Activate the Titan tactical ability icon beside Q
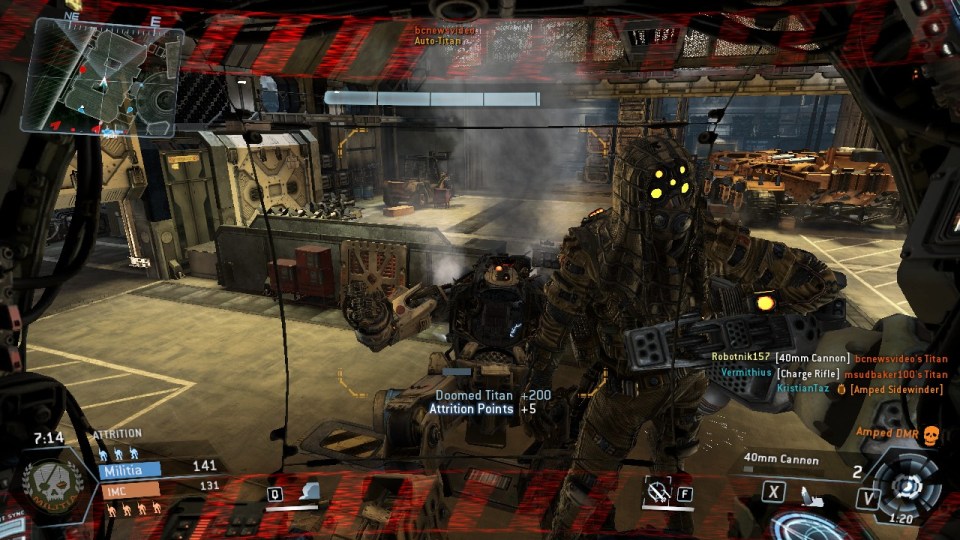Screen dimensions: 960x540 click(x=311, y=492)
